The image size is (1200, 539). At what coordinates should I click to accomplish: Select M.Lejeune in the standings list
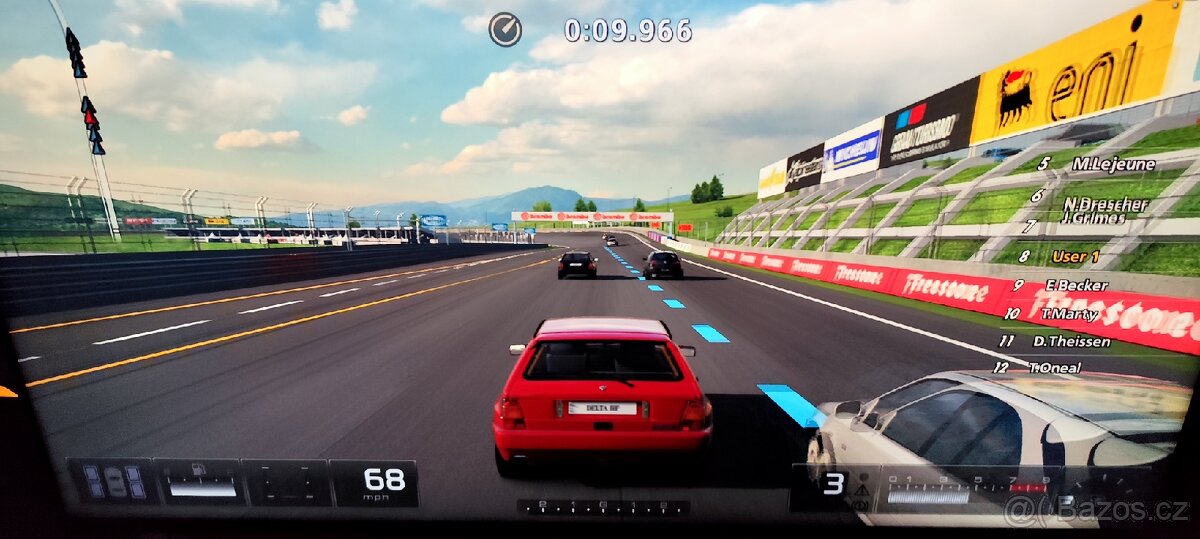tap(1113, 164)
